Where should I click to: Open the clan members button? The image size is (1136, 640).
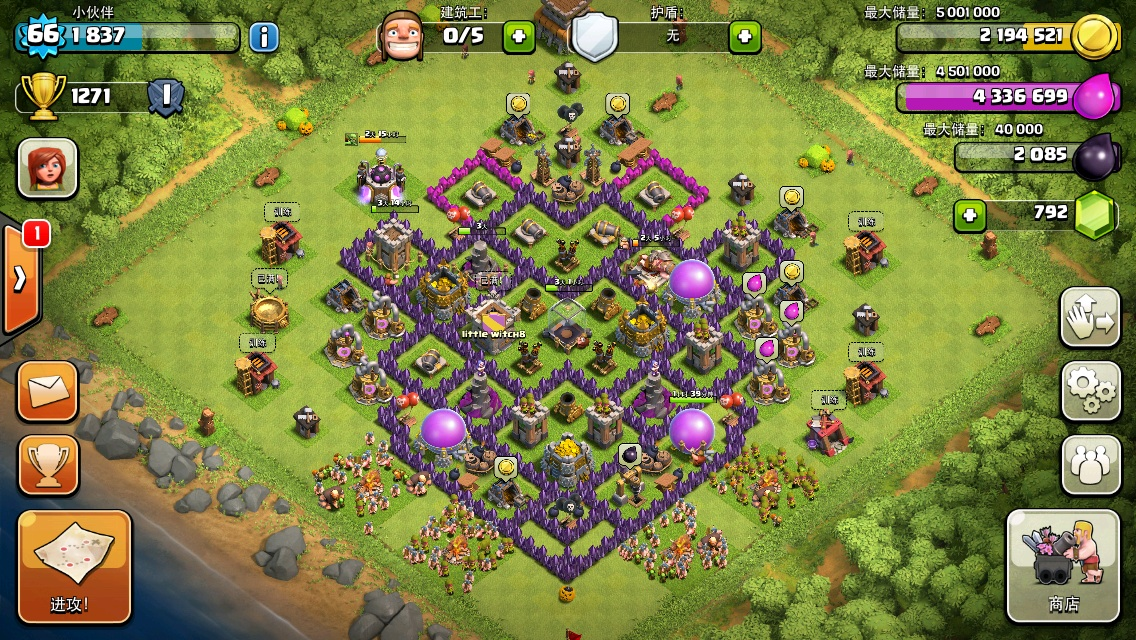pyautogui.click(x=1090, y=465)
